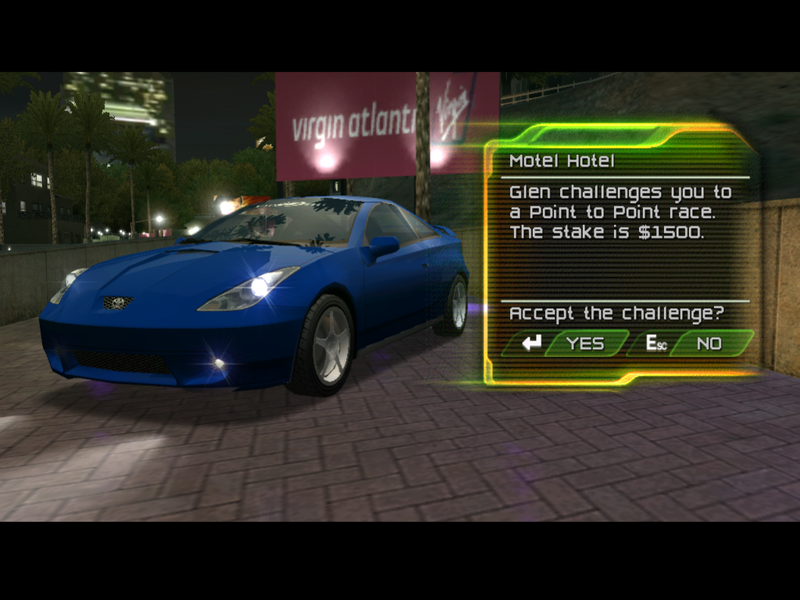Decline the race by choosing NO
The image size is (800, 600).
click(709, 343)
